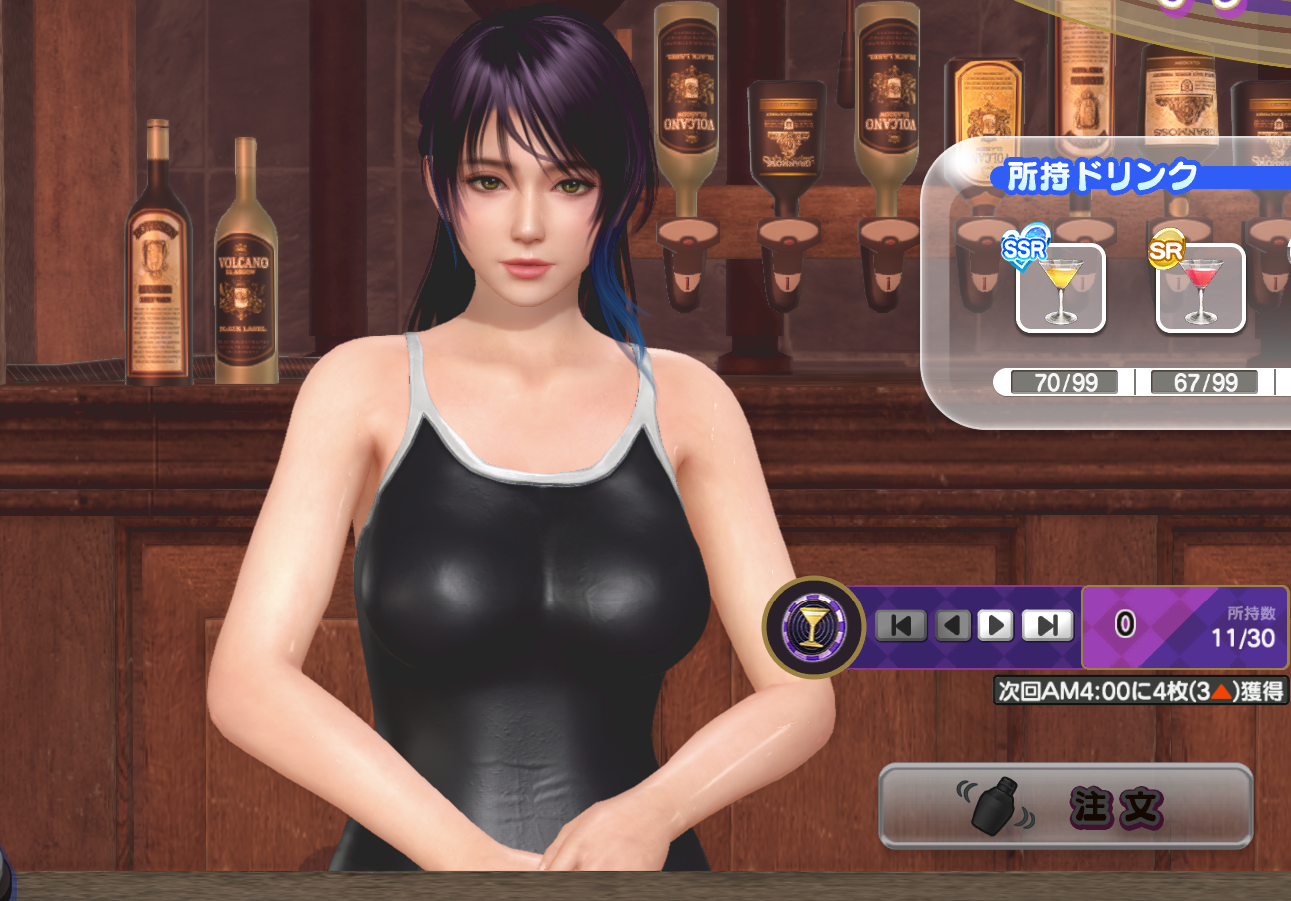Set coin count to minimum with skip-to-first arrow
This screenshot has height=901, width=1291.
pos(900,626)
